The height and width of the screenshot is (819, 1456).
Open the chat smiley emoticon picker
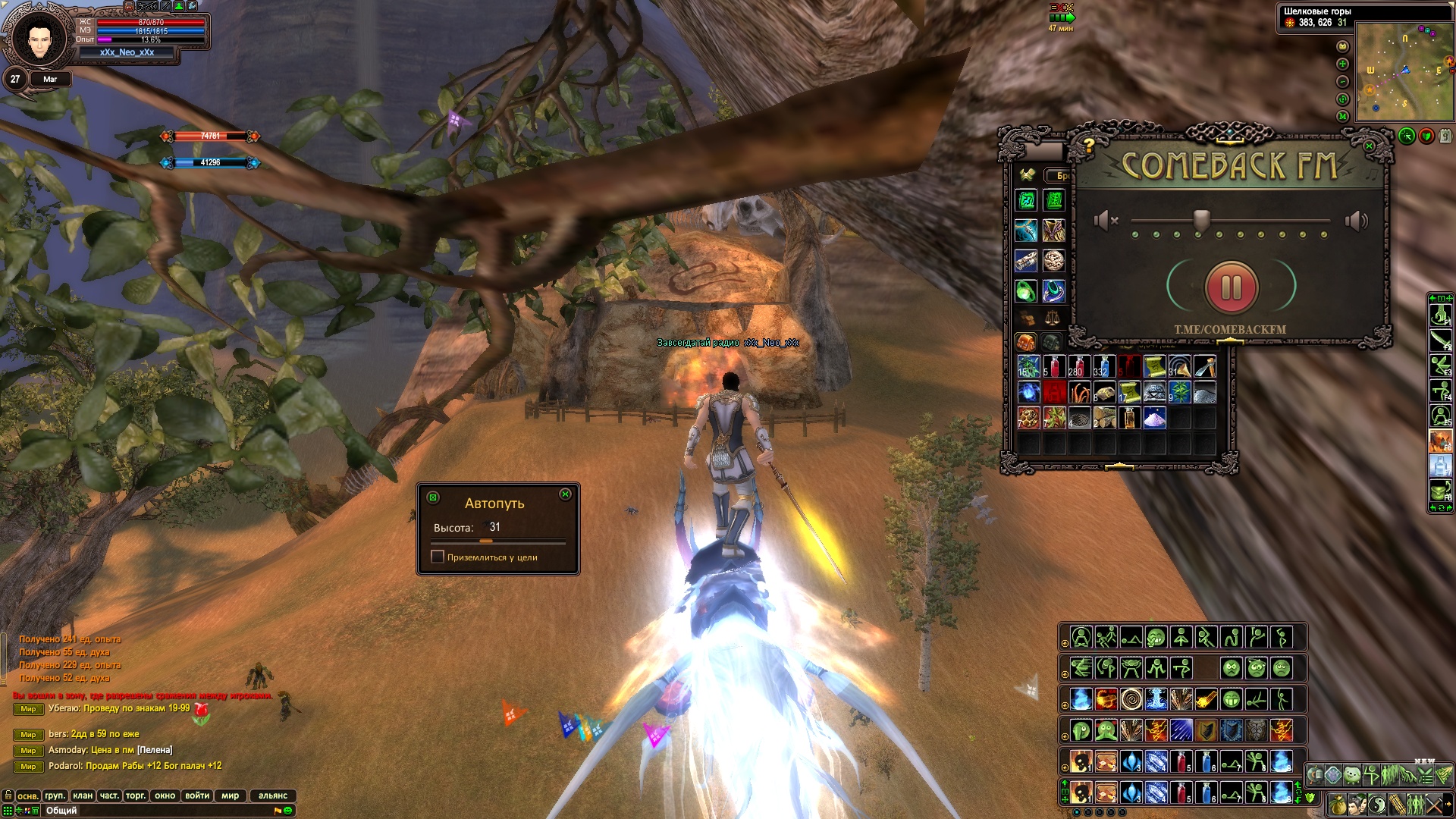pos(288,811)
